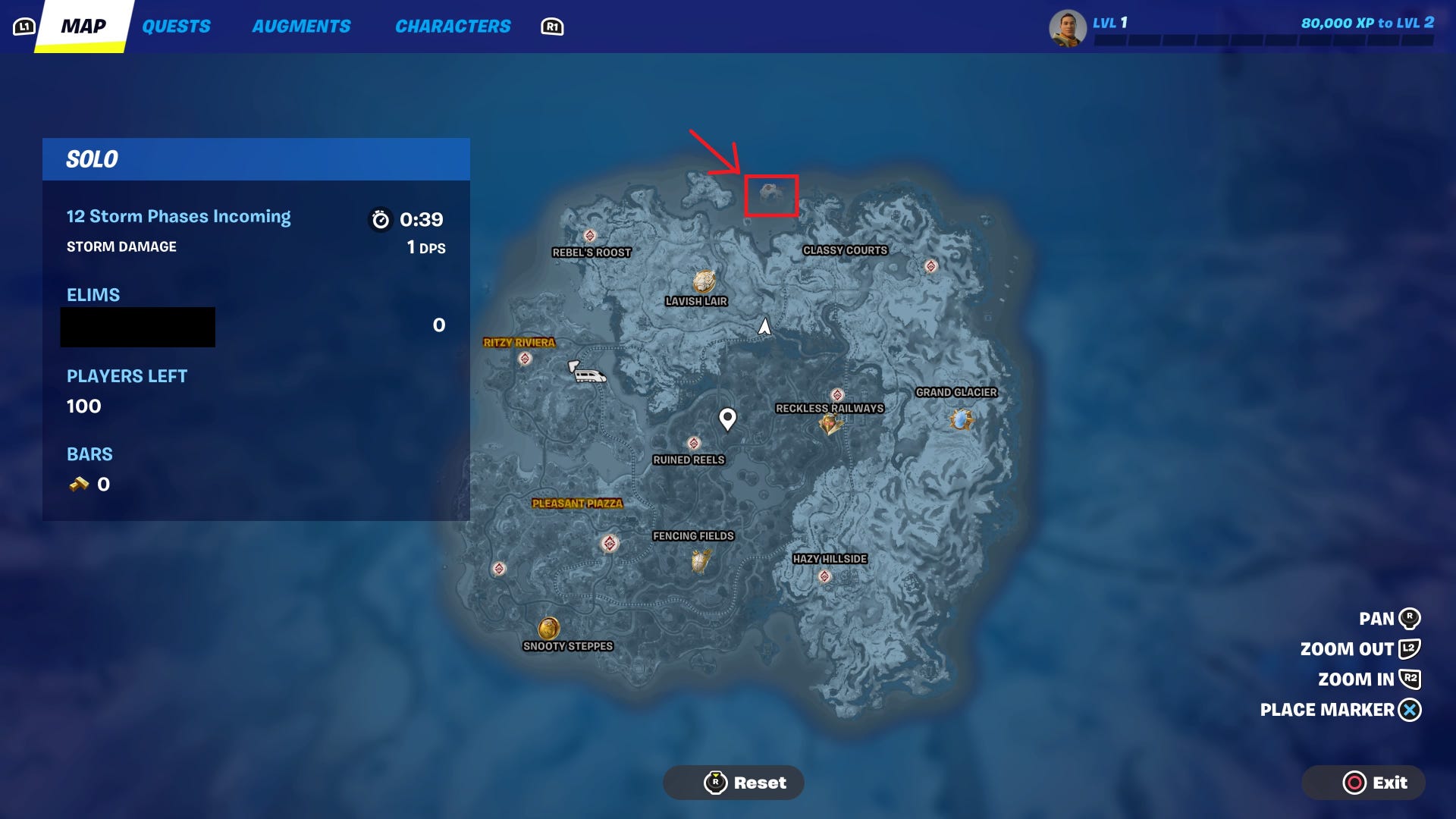This screenshot has height=819, width=1456.
Task: Click the Exit button
Action: pyautogui.click(x=1363, y=782)
